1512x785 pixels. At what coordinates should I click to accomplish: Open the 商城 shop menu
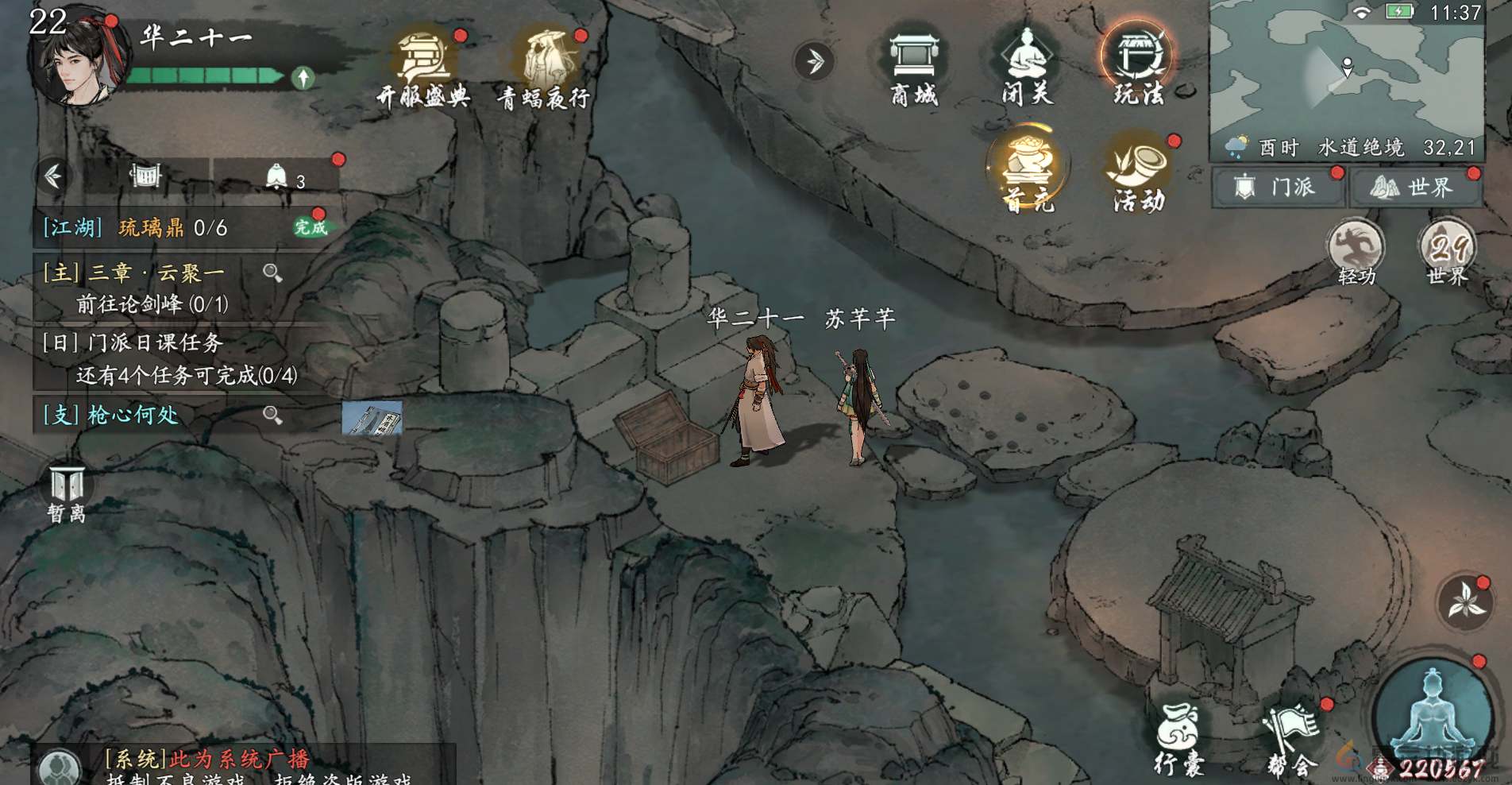tap(914, 68)
